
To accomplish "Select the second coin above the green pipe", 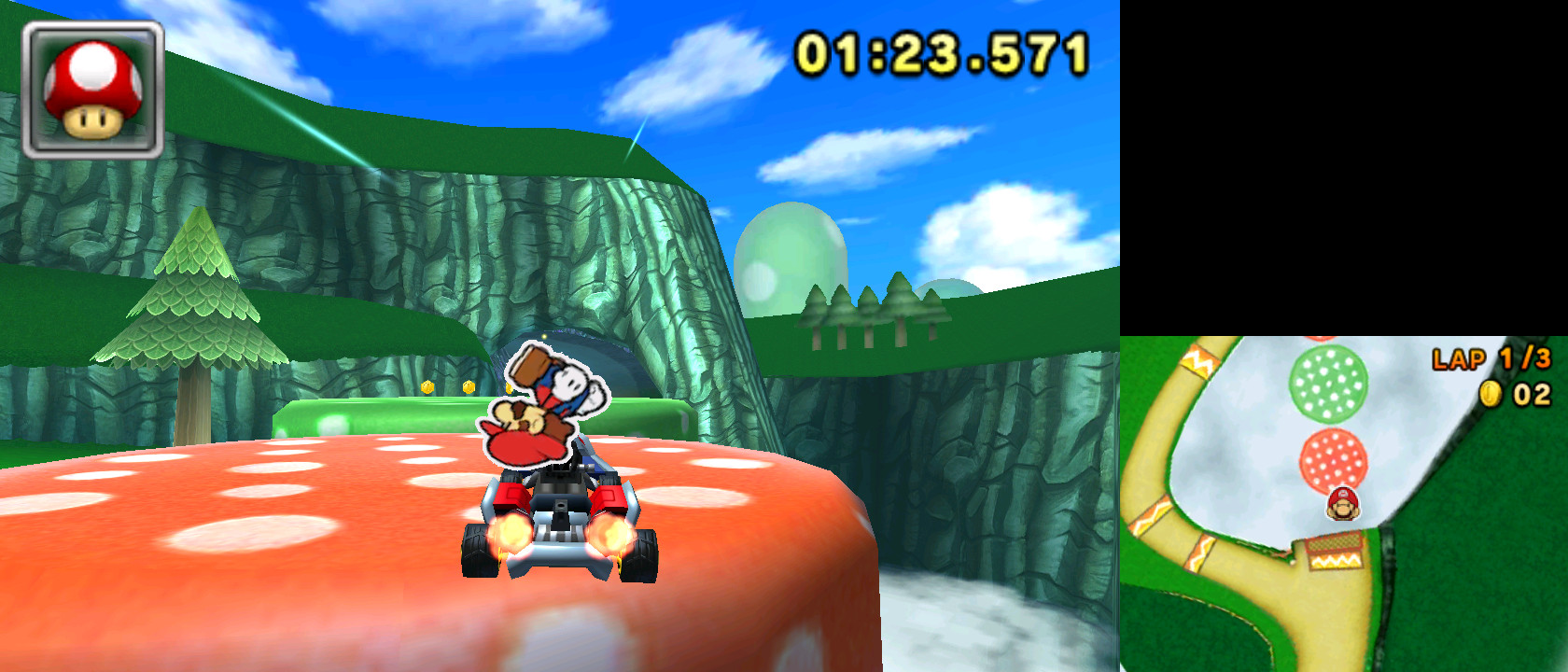I will click(469, 386).
